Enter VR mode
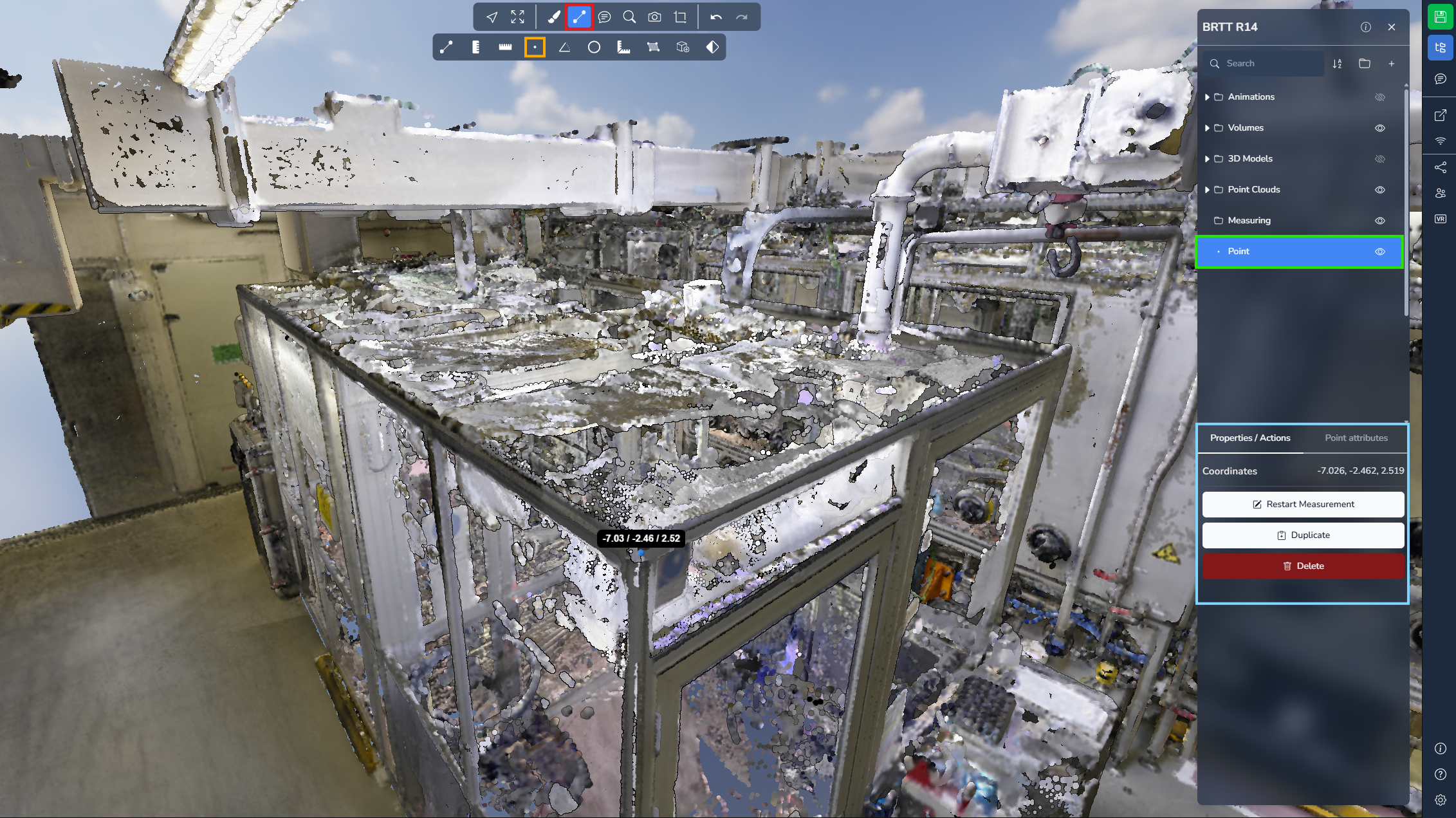Image resolution: width=1456 pixels, height=818 pixels. pyautogui.click(x=1440, y=219)
